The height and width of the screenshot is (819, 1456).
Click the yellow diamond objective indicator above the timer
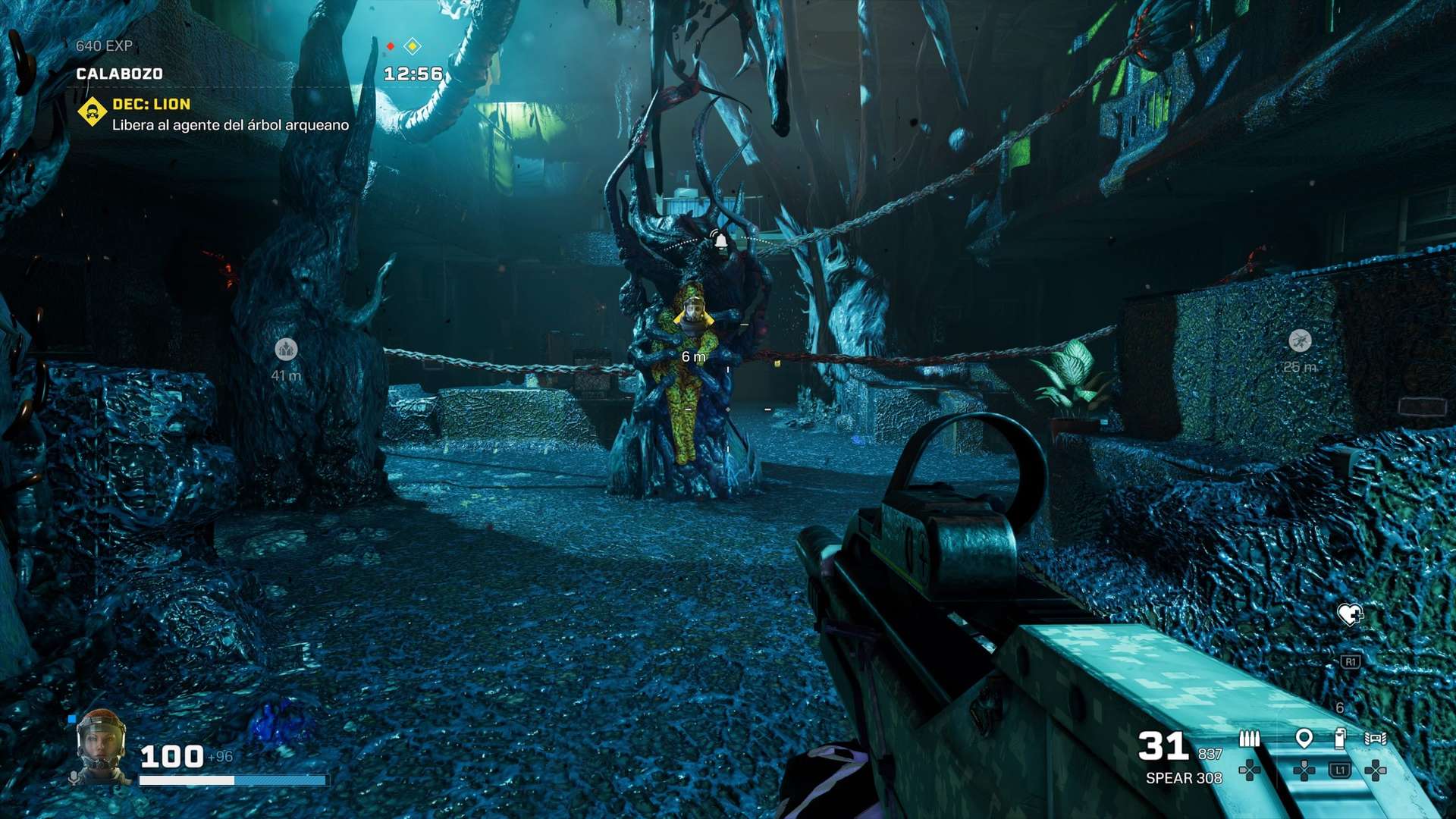413,46
